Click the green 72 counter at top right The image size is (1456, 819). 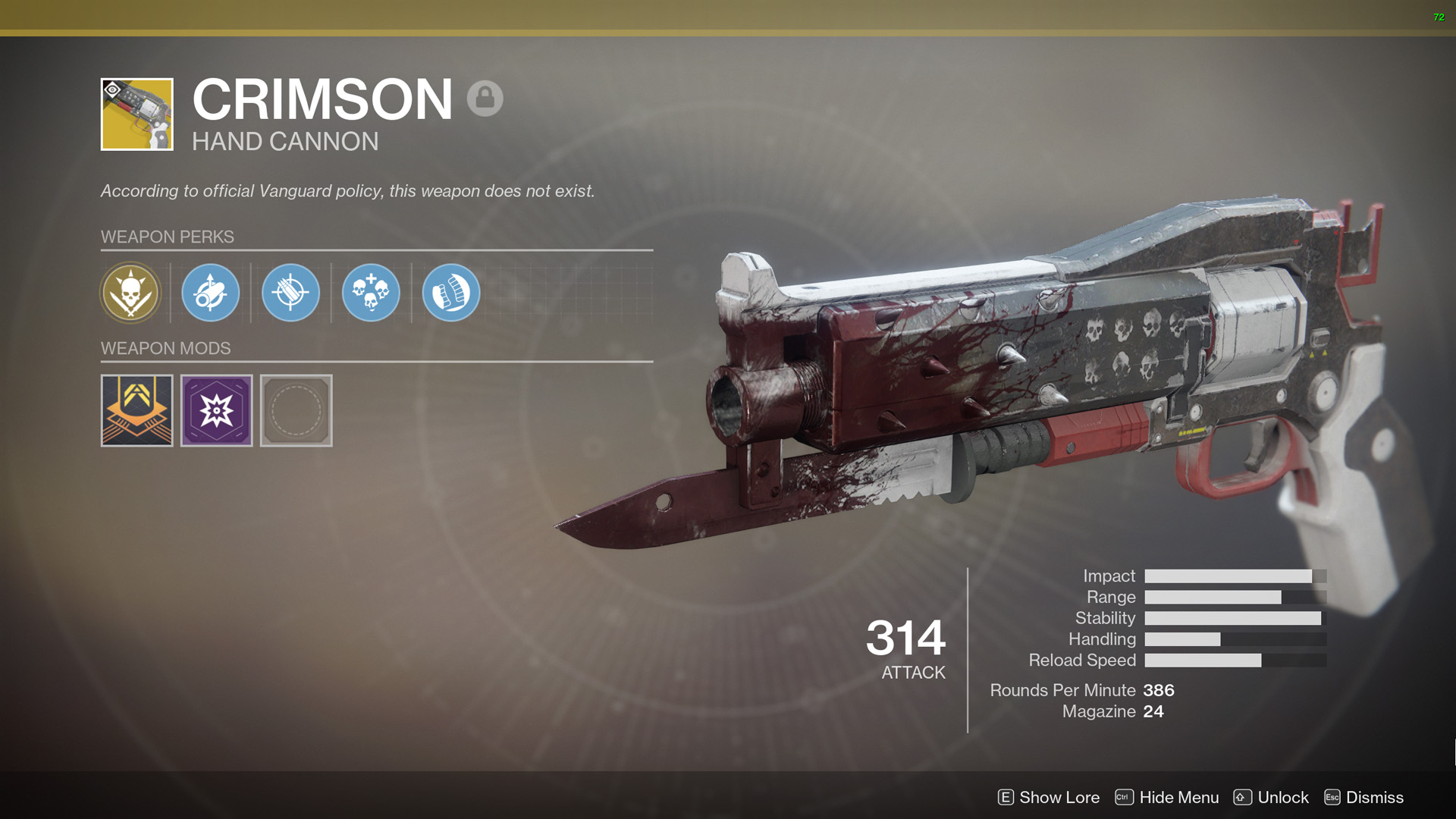click(x=1439, y=15)
